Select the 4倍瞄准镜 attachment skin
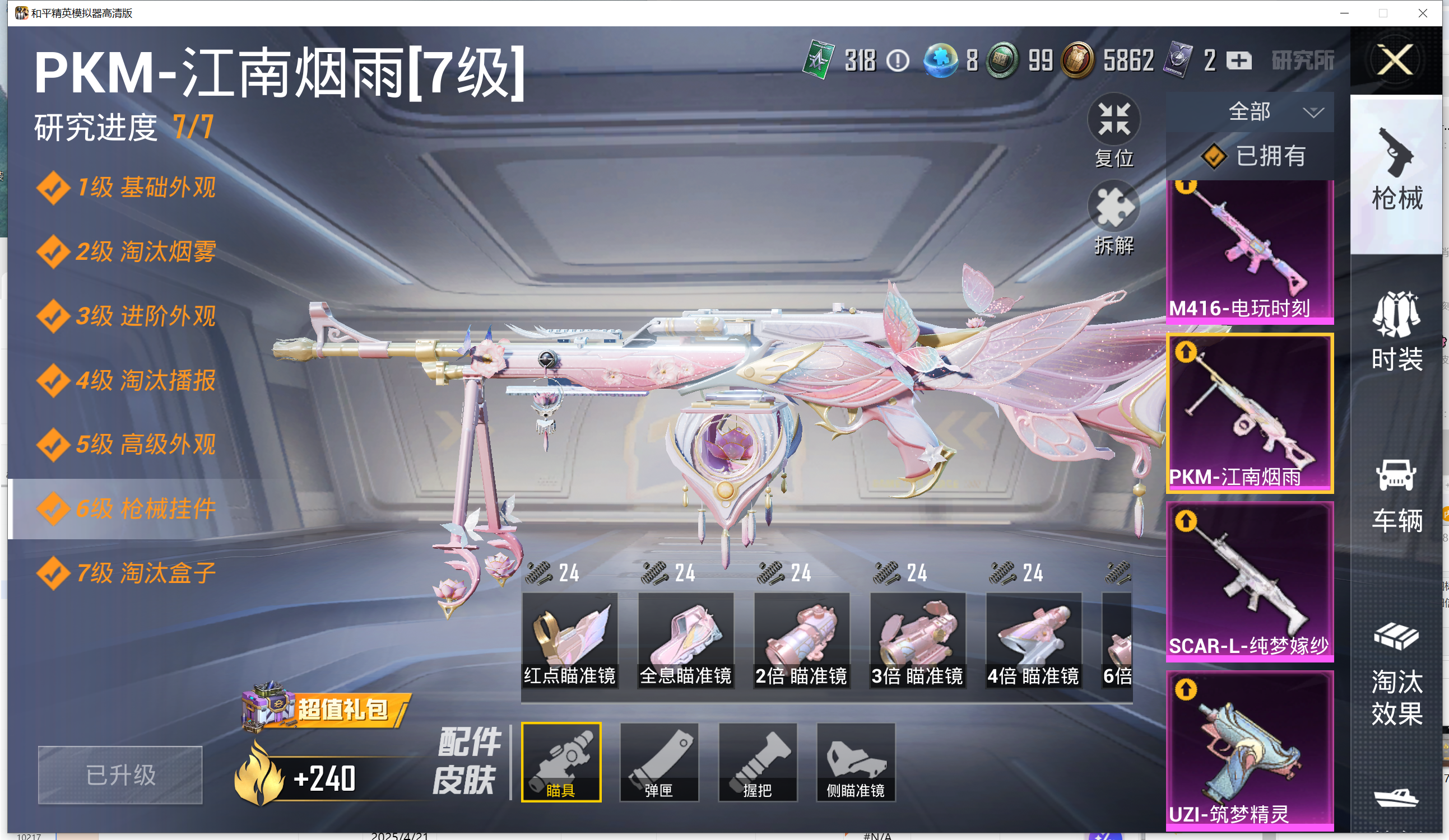Viewport: 1449px width, 840px height. click(x=1033, y=640)
